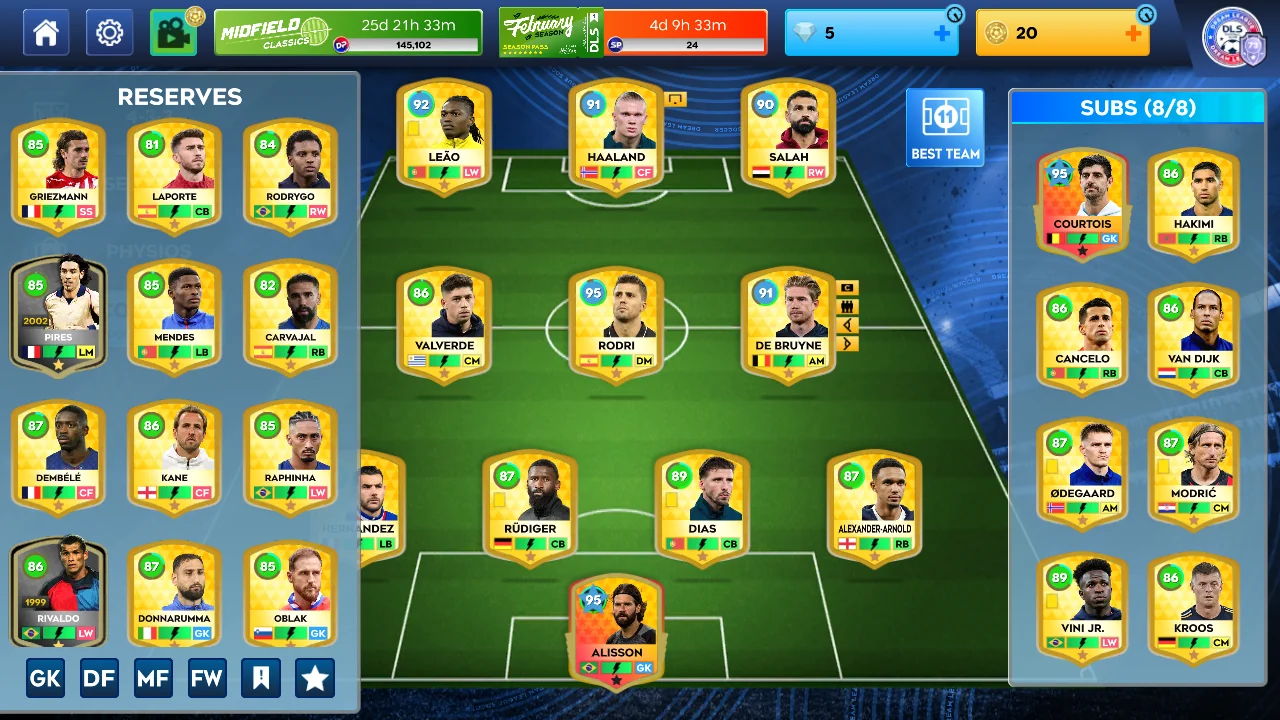
Task: Choose Courtois from the subs
Action: point(1082,205)
